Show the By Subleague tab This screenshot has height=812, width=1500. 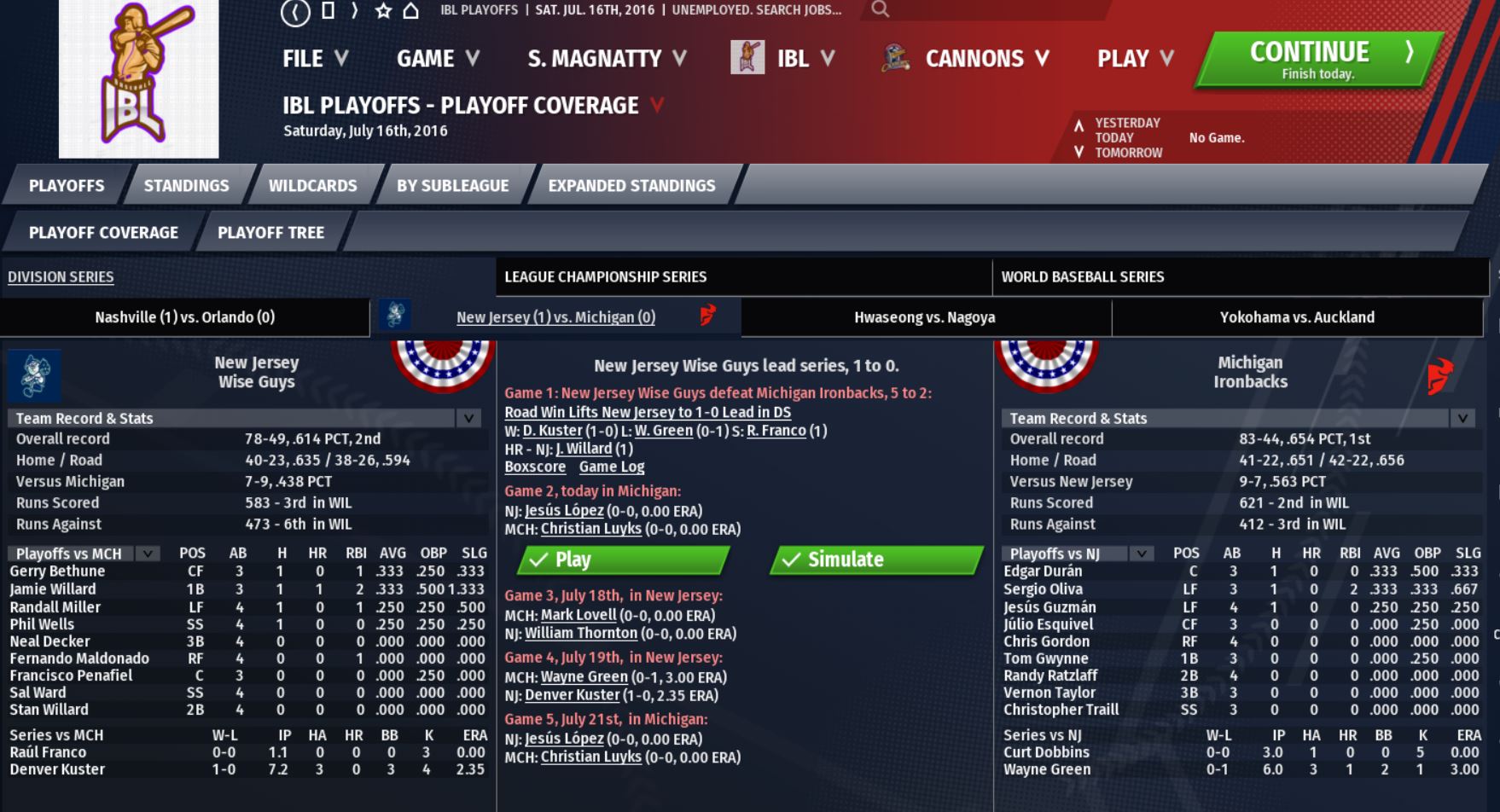click(452, 186)
